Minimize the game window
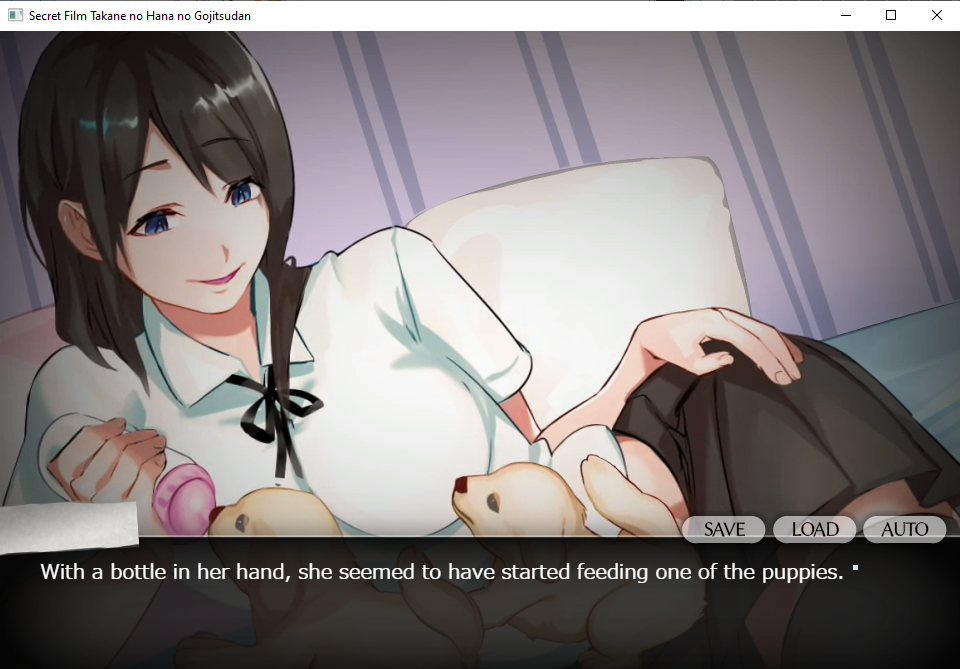 (845, 15)
